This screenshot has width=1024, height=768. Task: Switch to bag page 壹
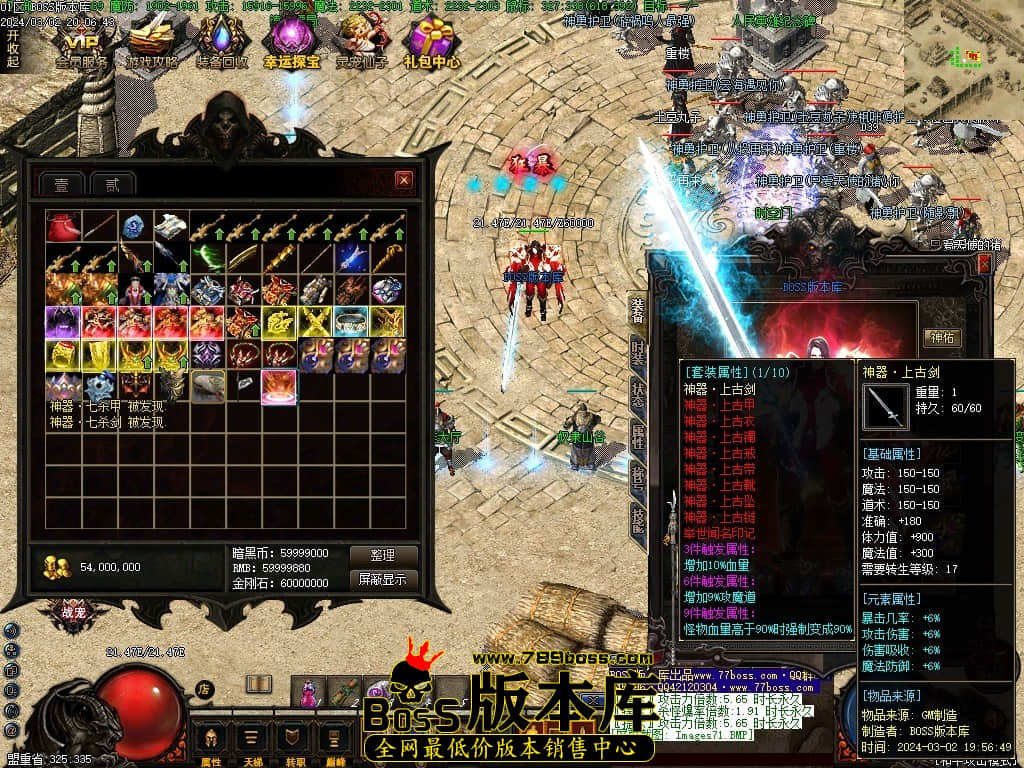(61, 185)
